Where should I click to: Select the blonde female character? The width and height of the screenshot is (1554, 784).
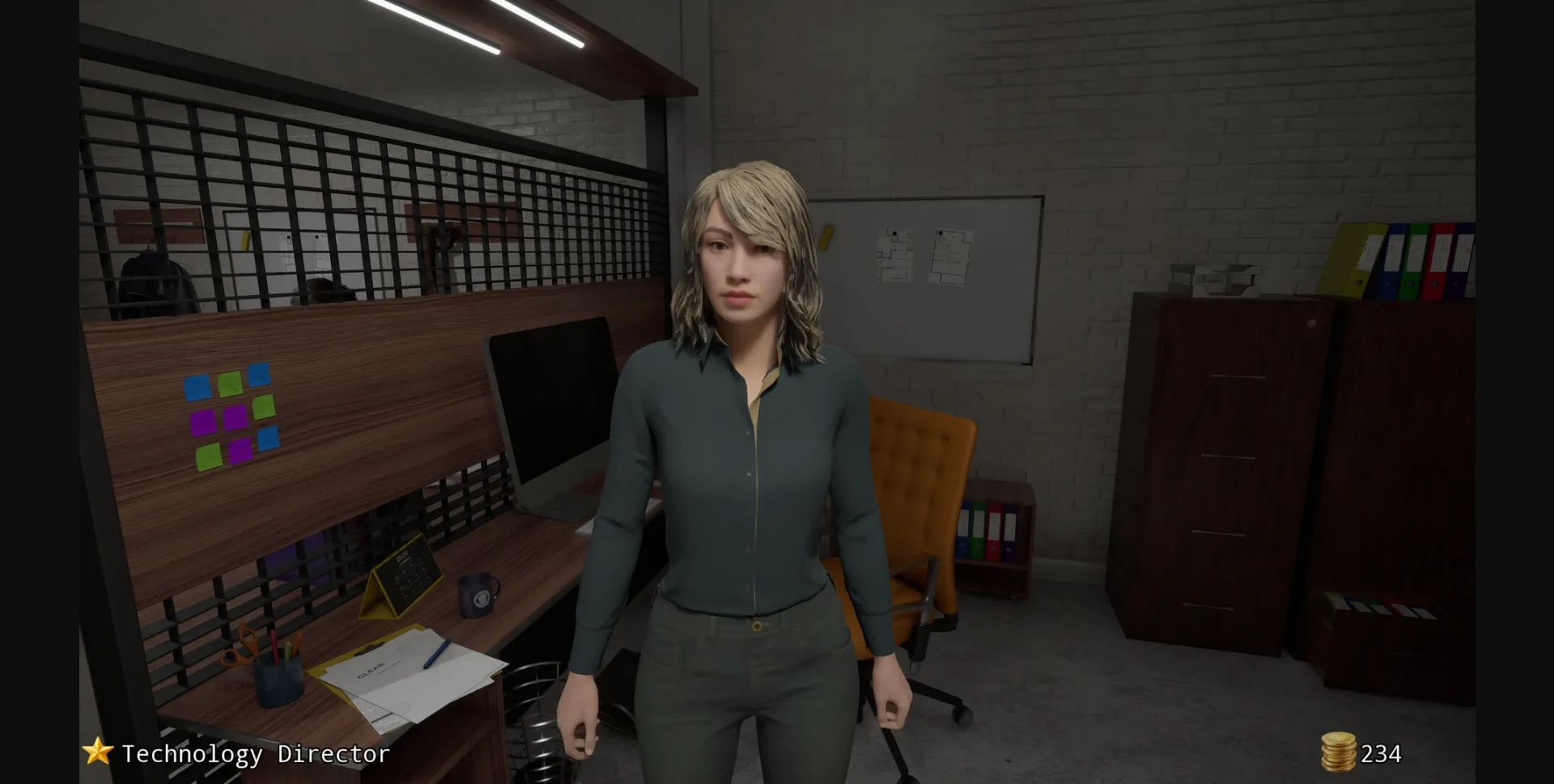coord(745,405)
